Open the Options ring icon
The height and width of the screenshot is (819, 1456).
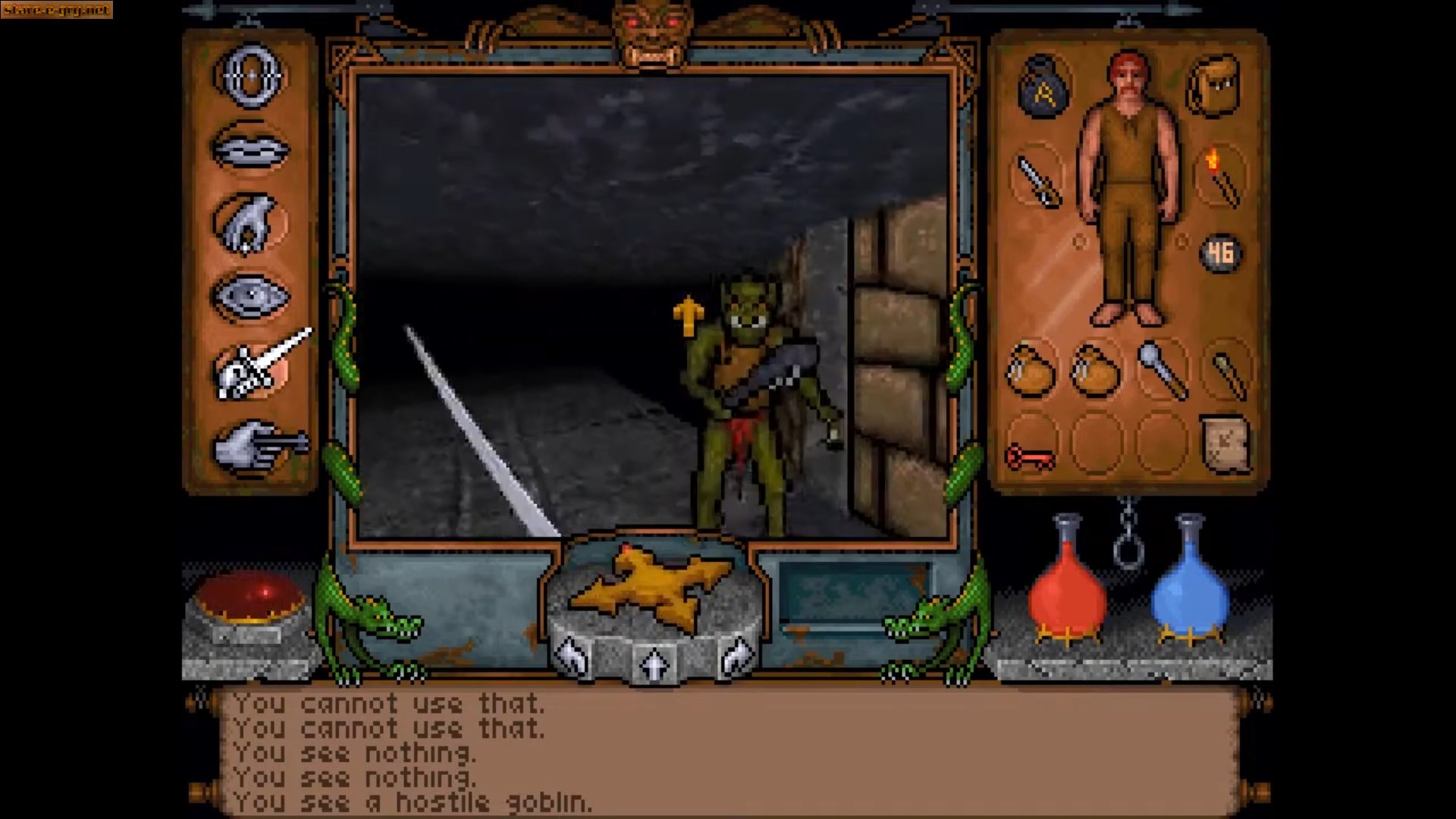[250, 76]
